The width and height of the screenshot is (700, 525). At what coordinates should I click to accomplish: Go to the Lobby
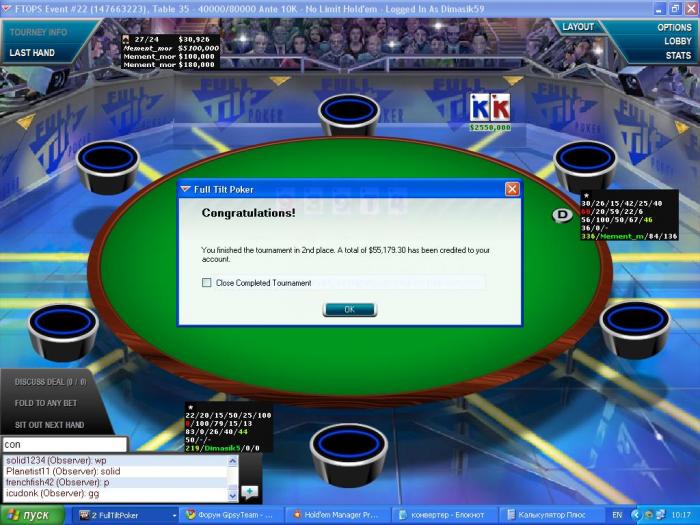pyautogui.click(x=678, y=41)
